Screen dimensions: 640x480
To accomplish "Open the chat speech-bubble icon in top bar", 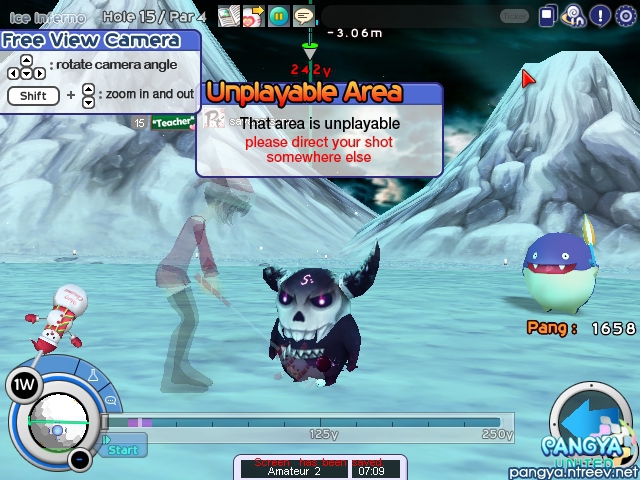I will coord(302,15).
